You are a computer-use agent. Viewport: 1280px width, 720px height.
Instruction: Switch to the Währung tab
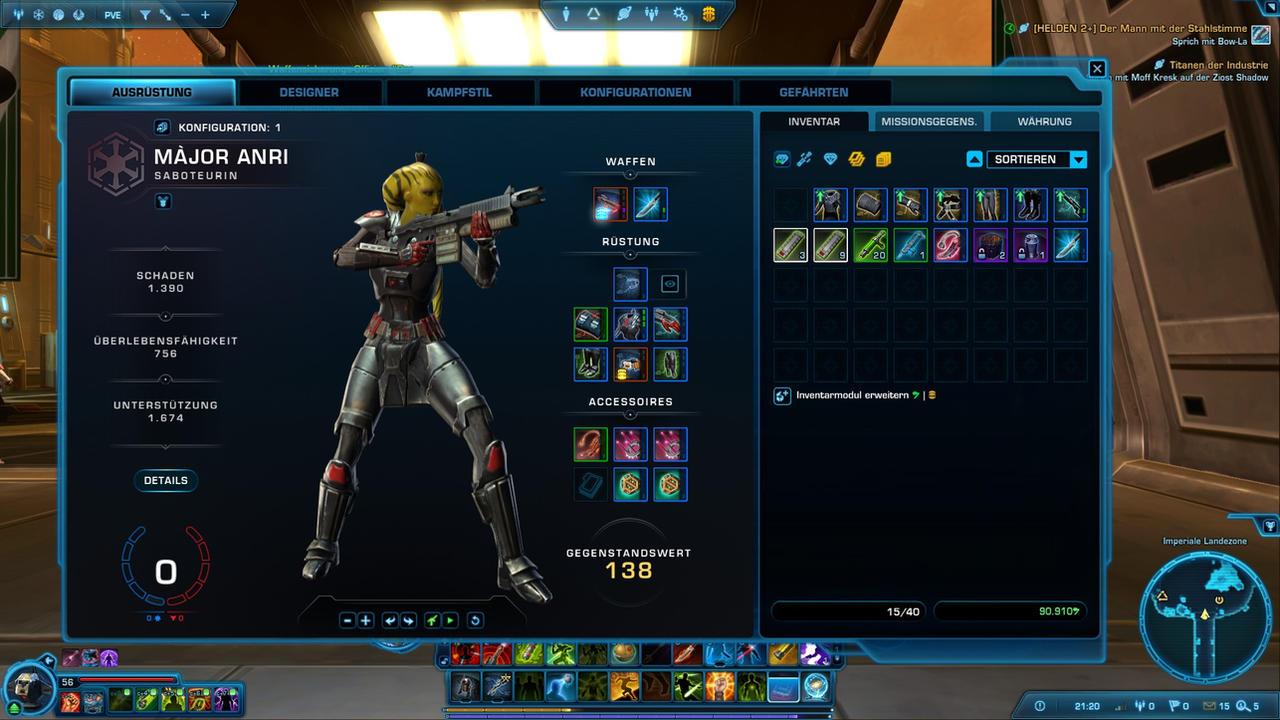click(x=1044, y=121)
